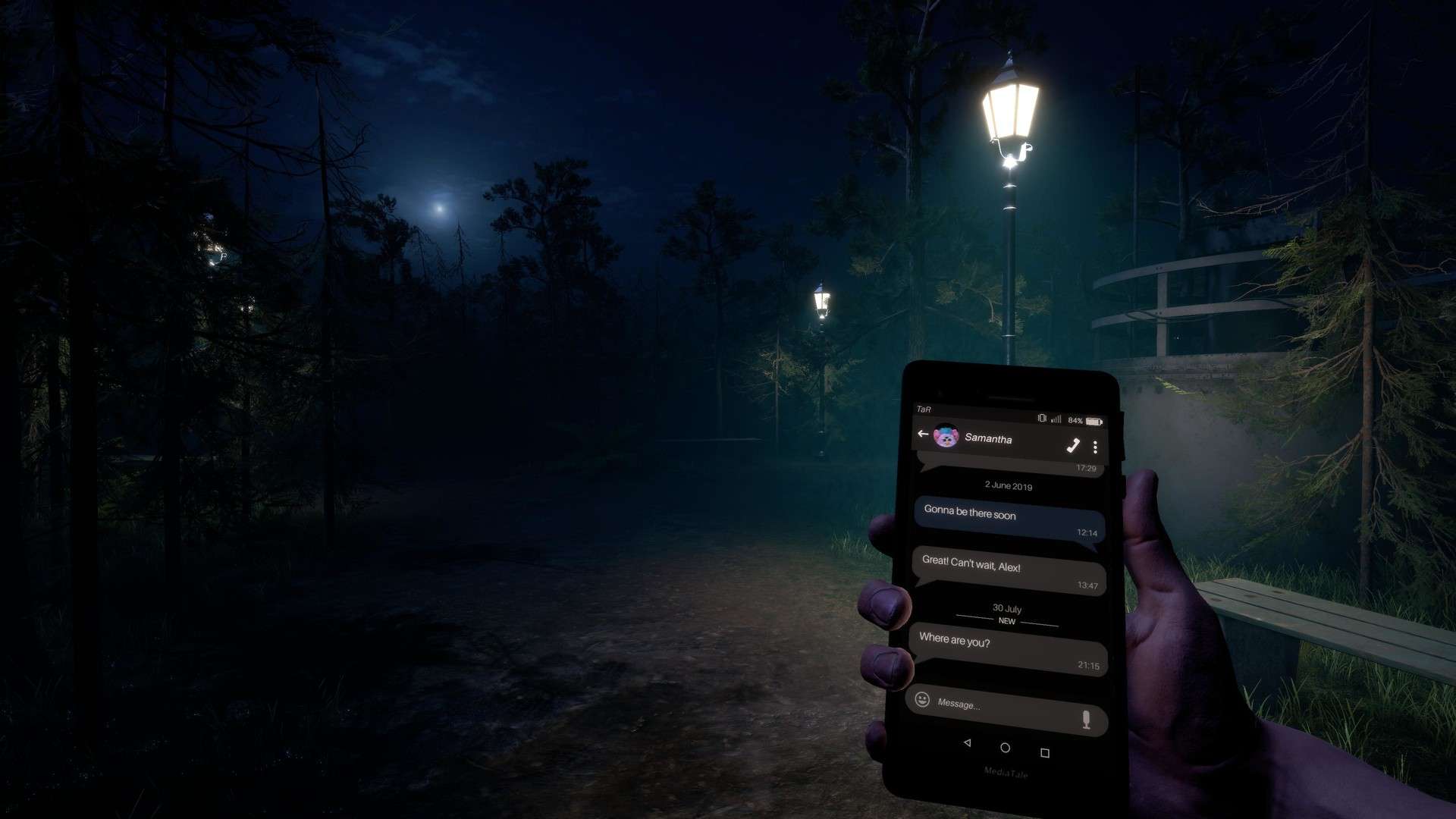
Task: Tap the phone's square recent apps button
Action: (1045, 752)
